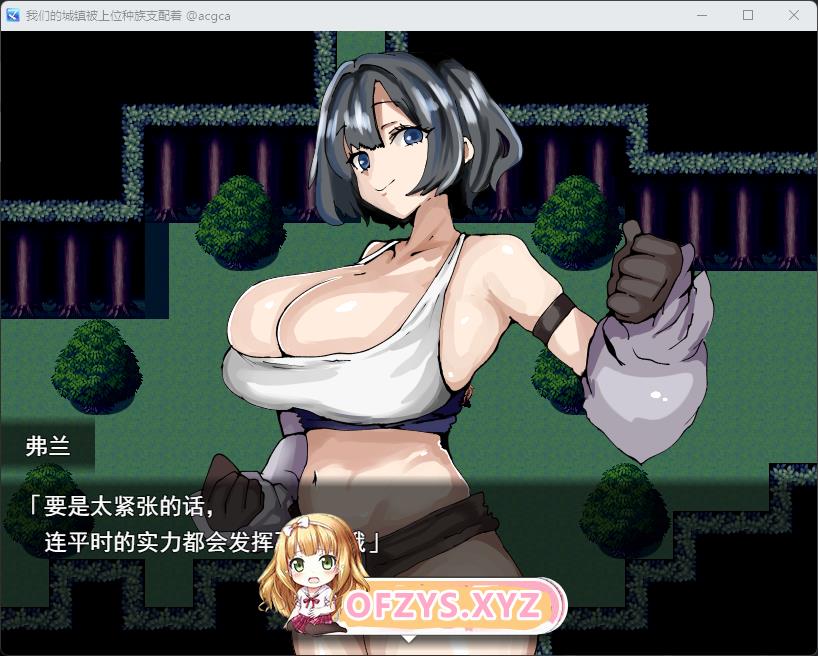The image size is (818, 656).
Task: Maximize the game window
Action: point(748,15)
